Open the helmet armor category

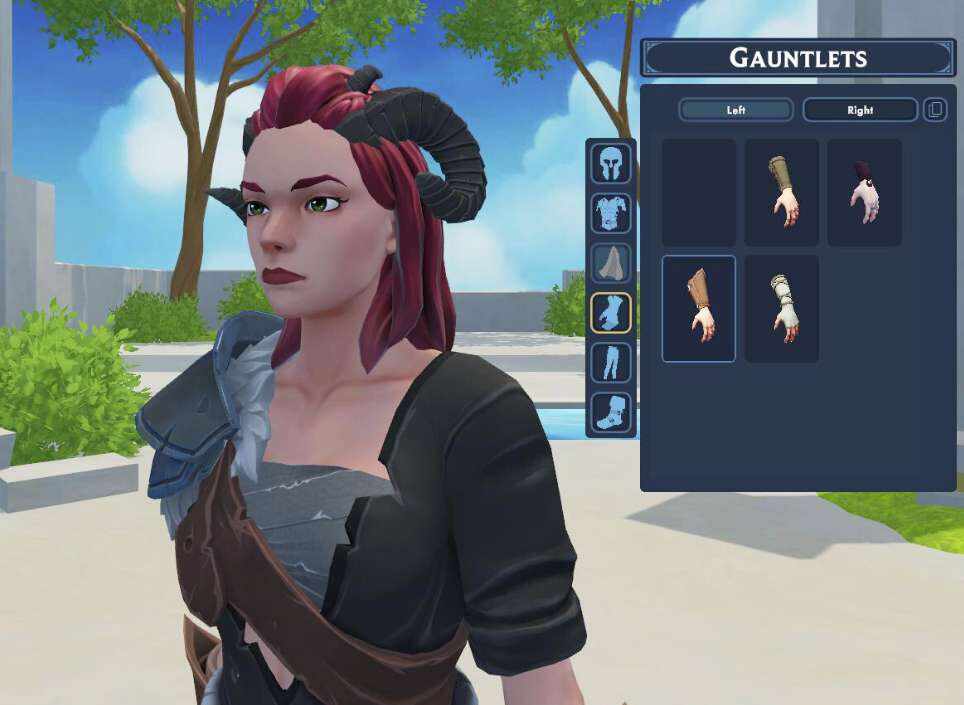(610, 163)
